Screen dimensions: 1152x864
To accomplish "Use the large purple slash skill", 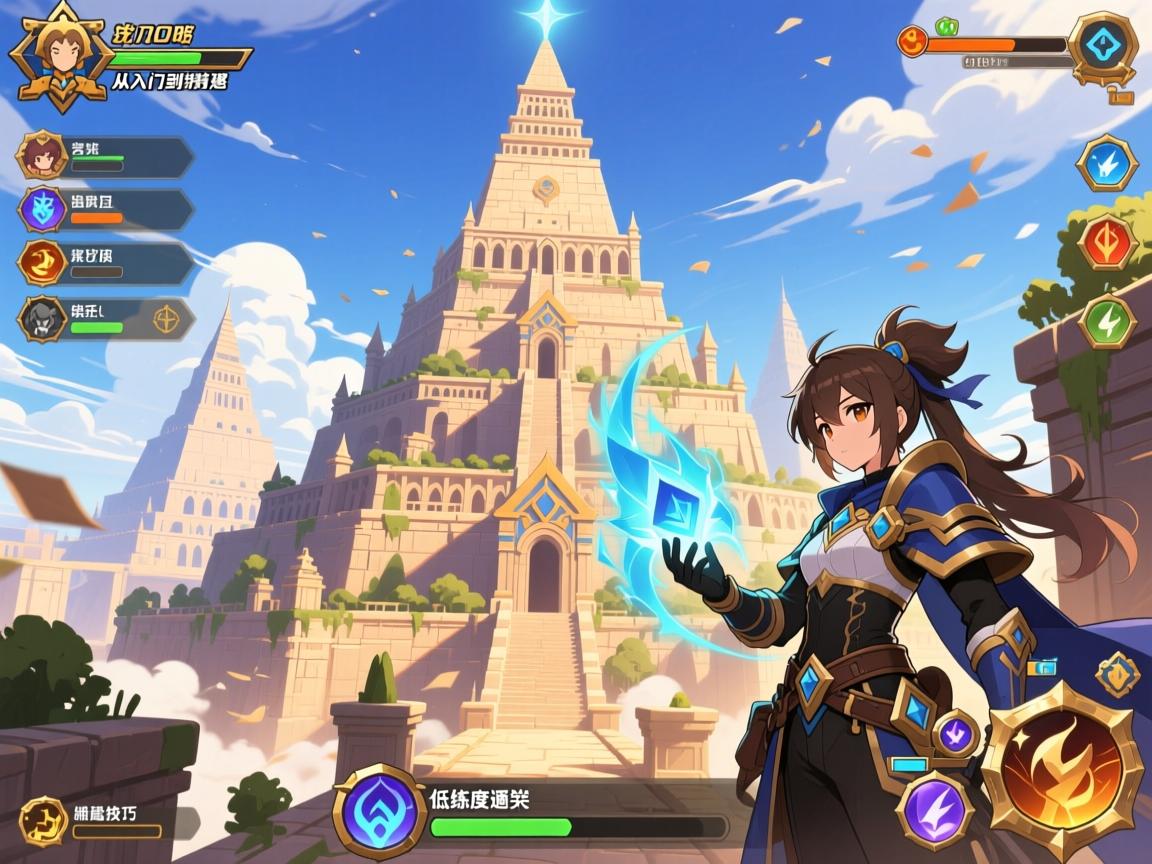I will point(935,810).
